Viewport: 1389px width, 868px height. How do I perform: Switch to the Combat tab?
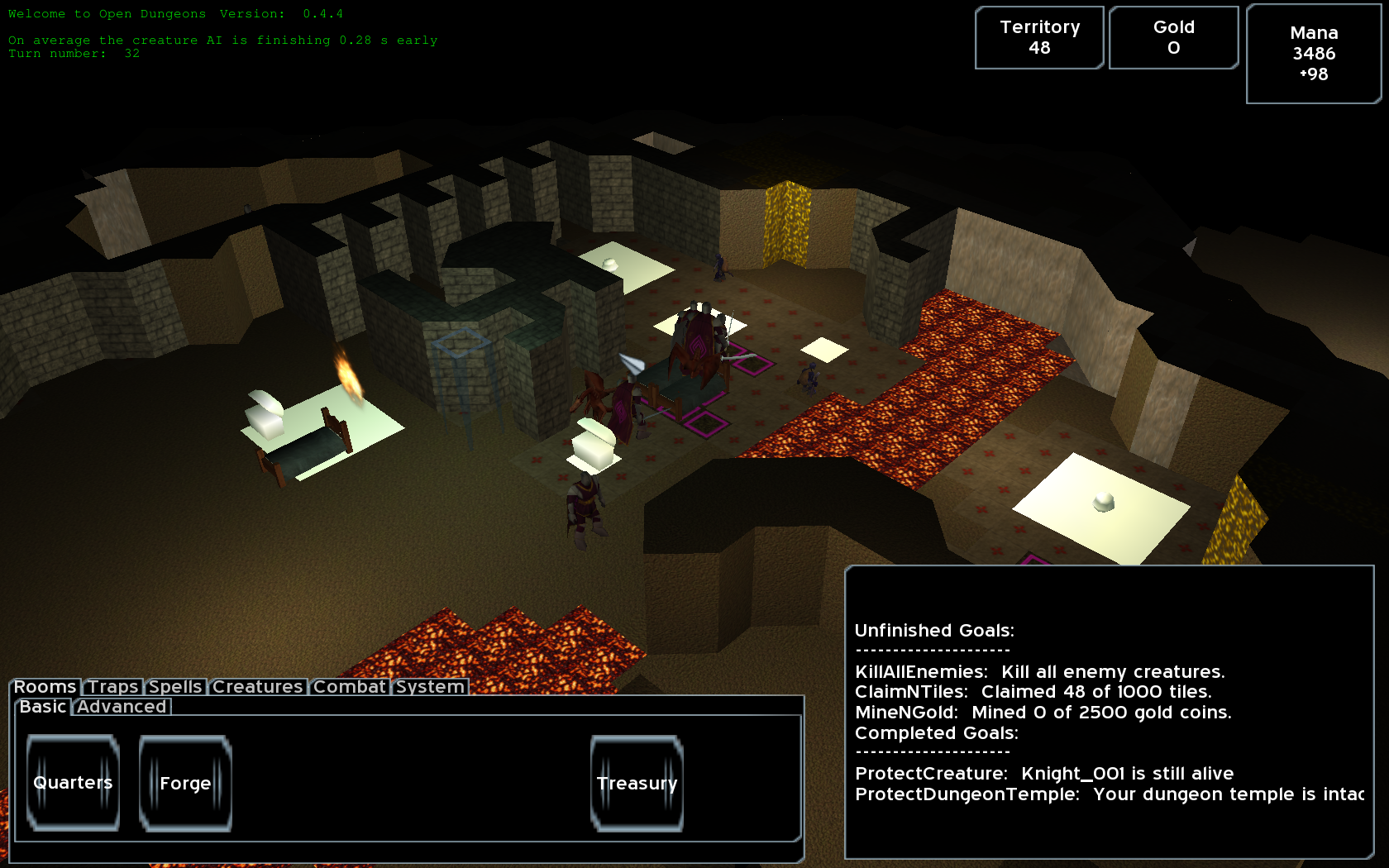(349, 687)
